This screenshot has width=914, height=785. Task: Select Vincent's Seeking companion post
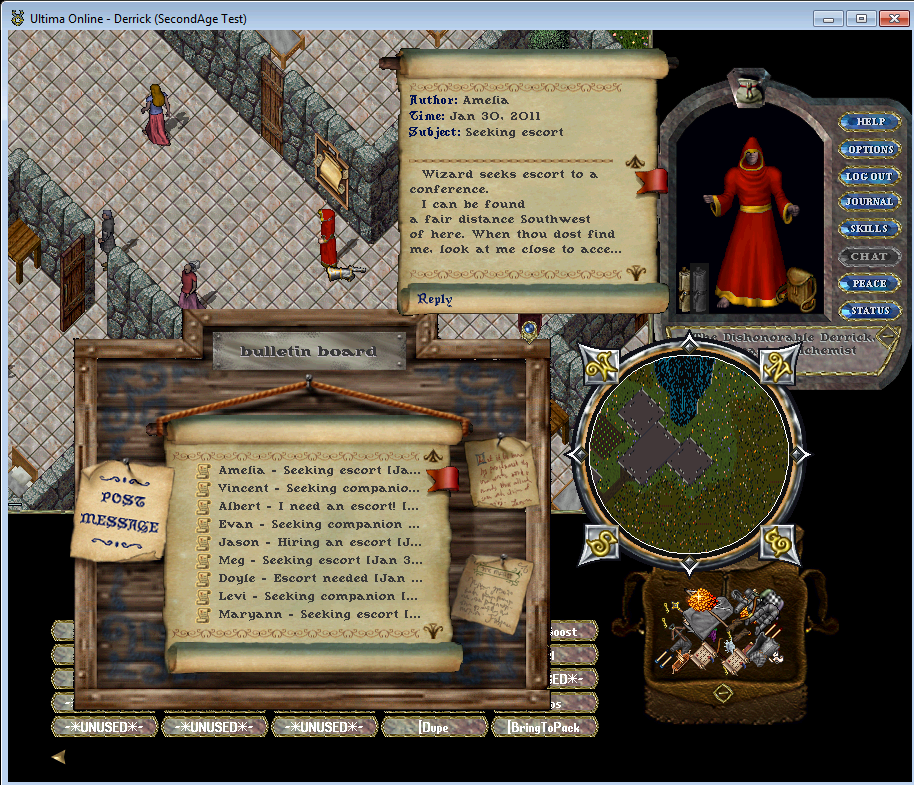click(318, 488)
